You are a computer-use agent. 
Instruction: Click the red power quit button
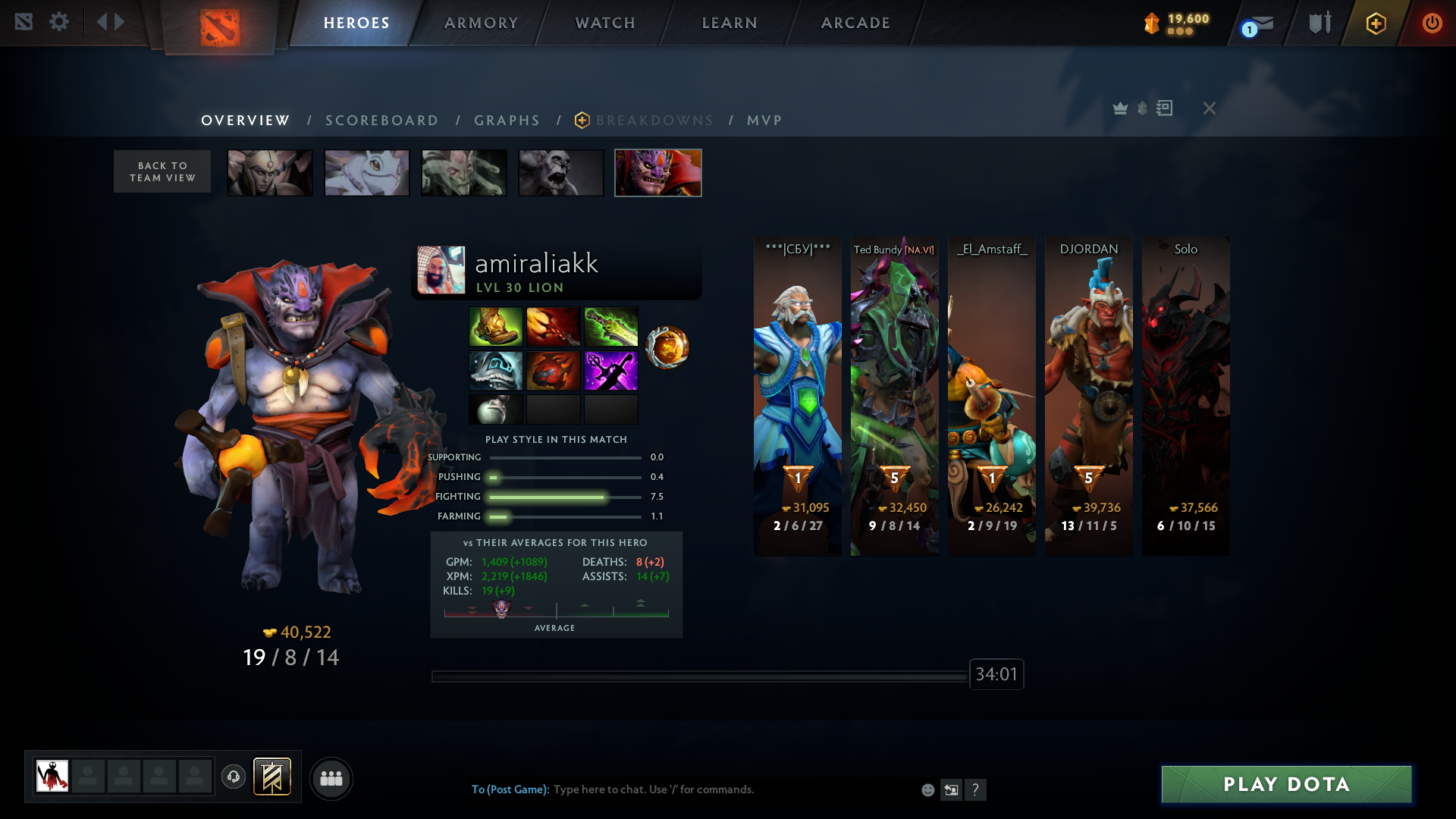[x=1432, y=23]
